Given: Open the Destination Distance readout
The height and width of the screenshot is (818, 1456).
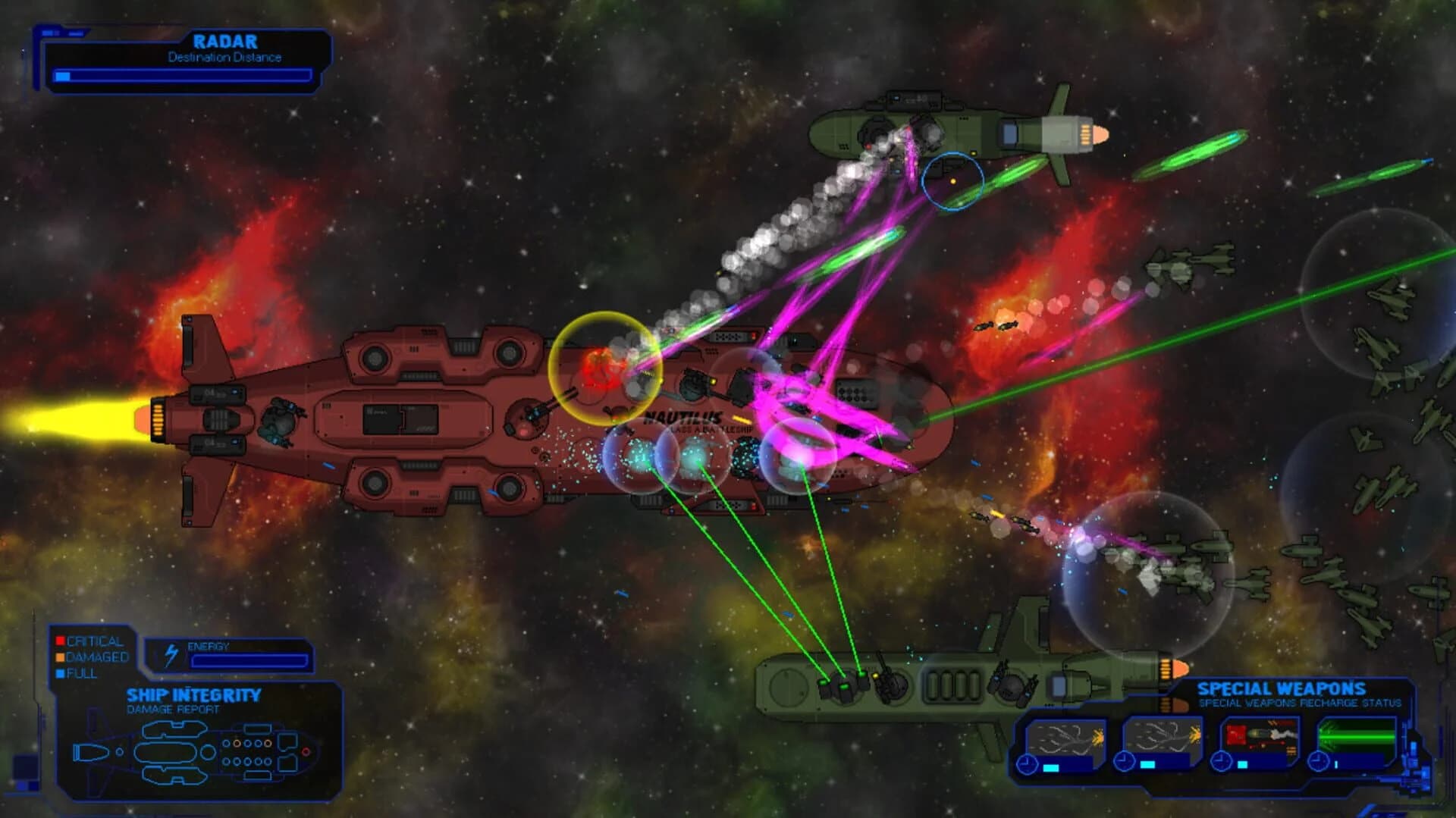Looking at the screenshot, I should point(224,57).
